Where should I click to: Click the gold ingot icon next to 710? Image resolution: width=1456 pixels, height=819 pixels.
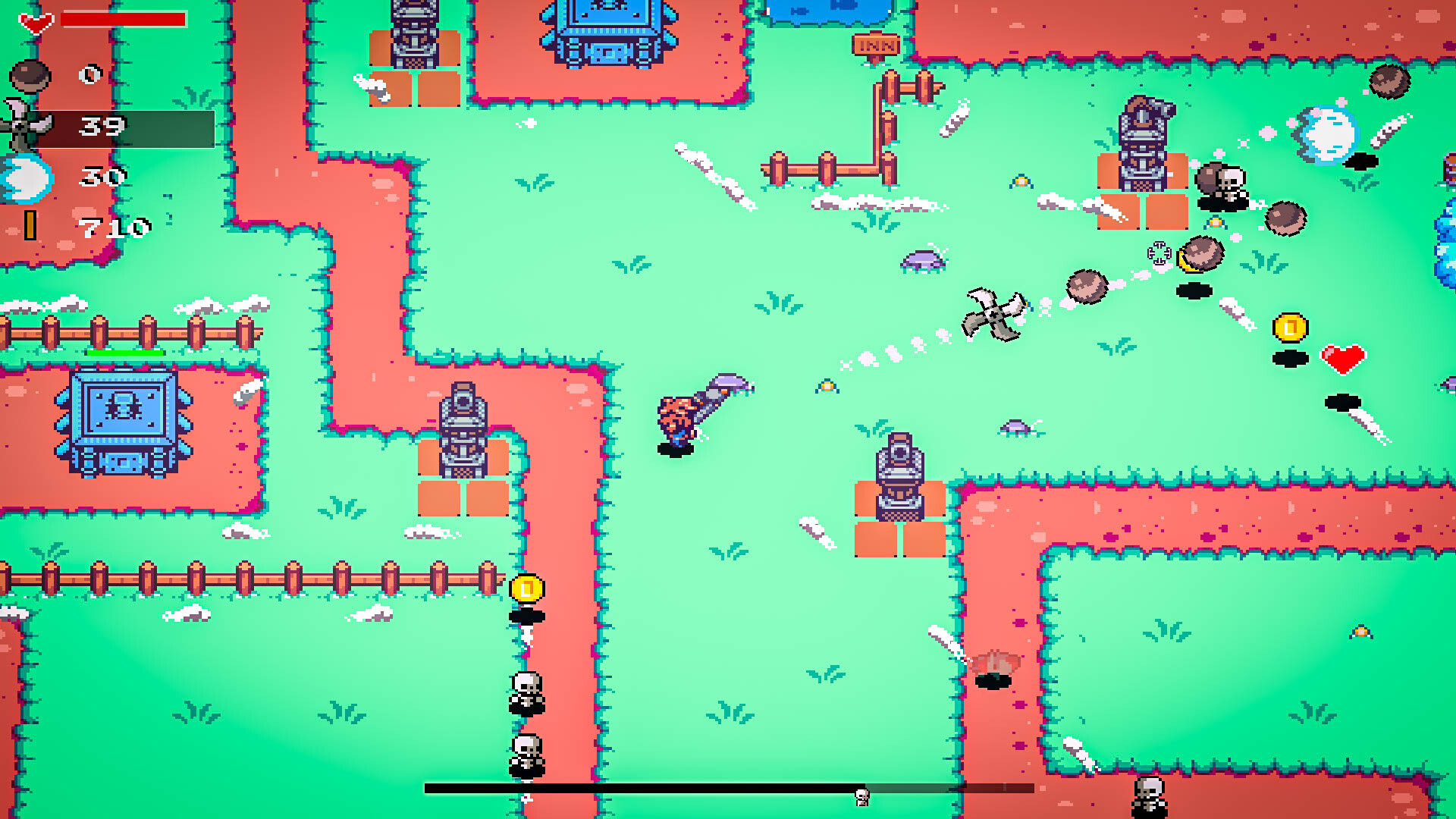(x=30, y=224)
